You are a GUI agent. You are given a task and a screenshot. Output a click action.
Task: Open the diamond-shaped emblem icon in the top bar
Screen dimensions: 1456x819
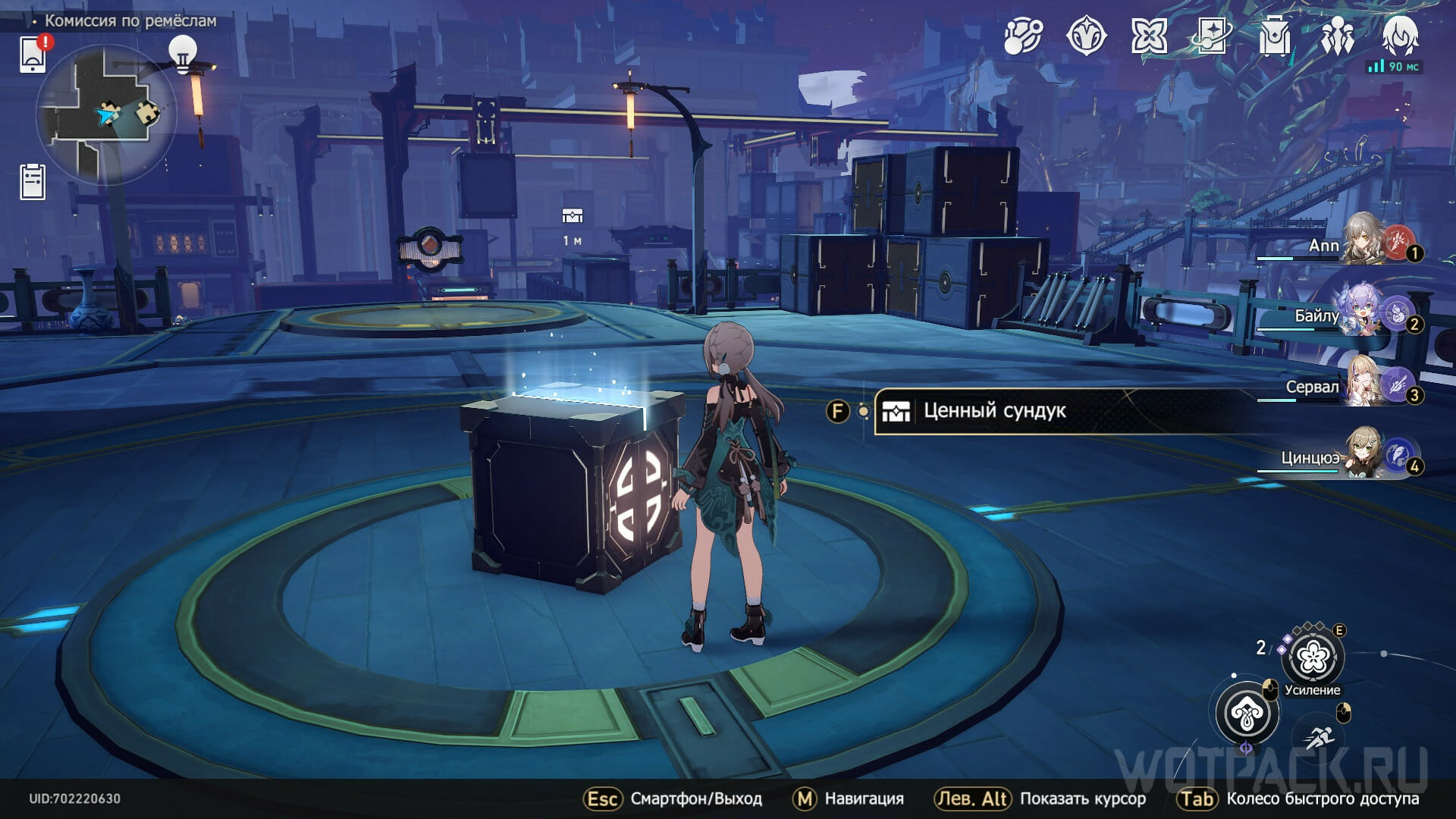[1086, 36]
